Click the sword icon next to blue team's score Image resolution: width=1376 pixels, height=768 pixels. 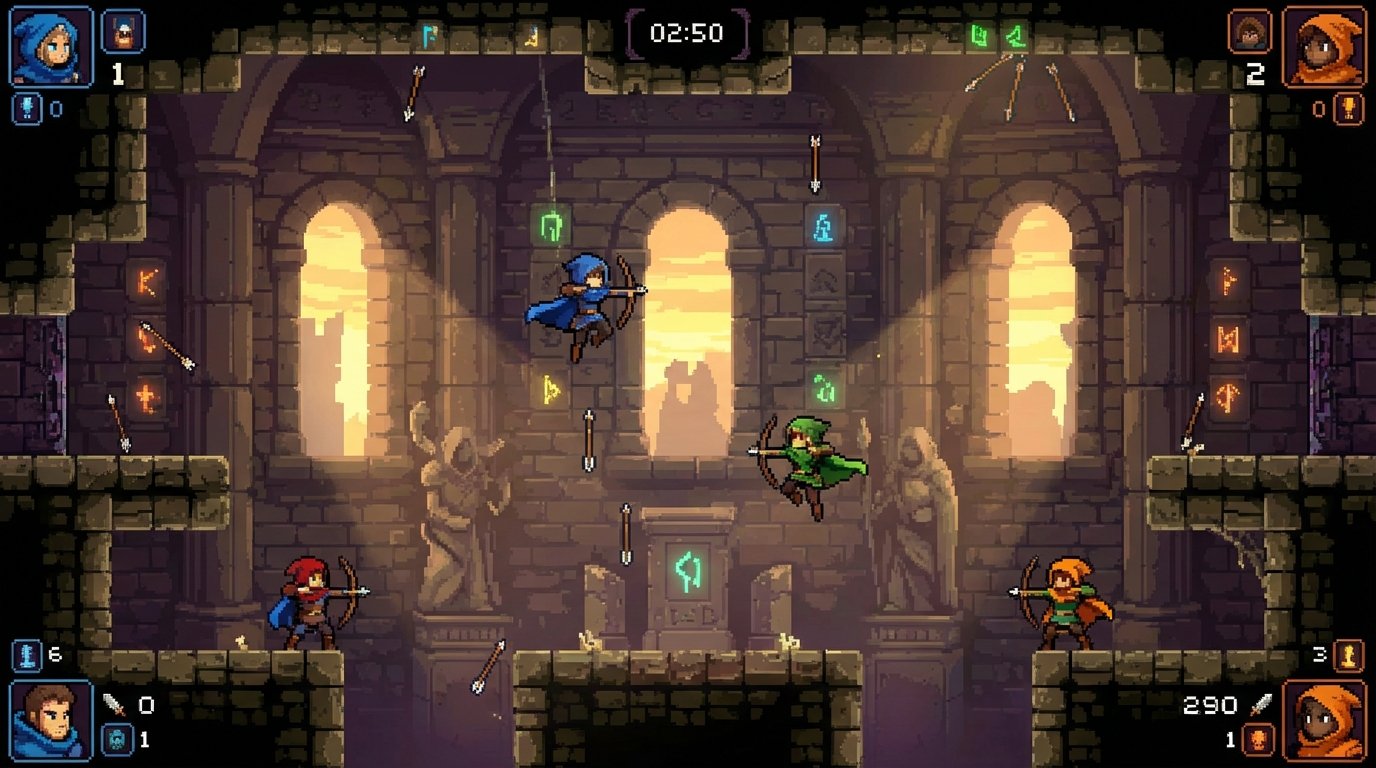[113, 704]
